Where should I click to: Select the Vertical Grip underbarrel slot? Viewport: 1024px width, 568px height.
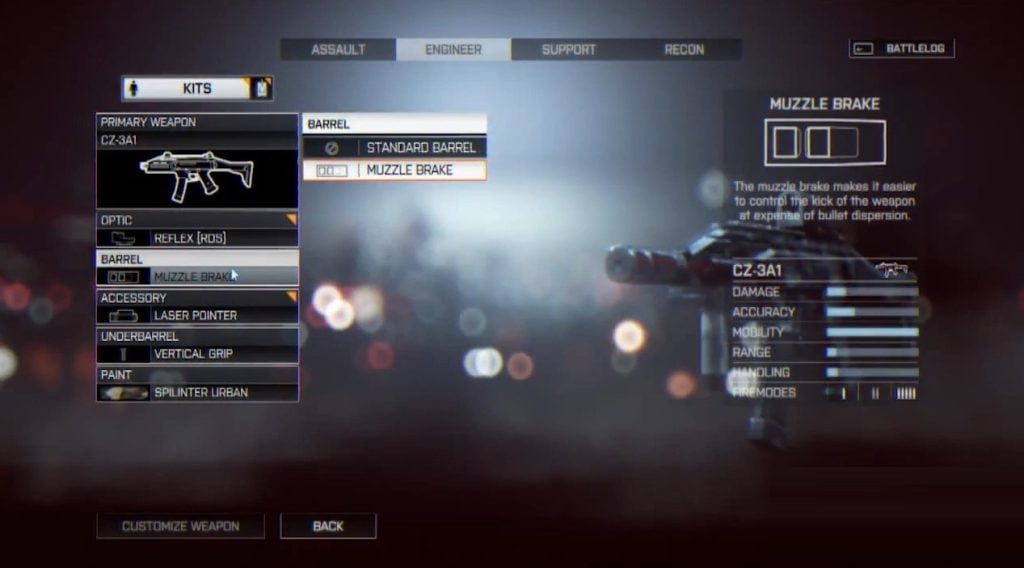click(197, 354)
